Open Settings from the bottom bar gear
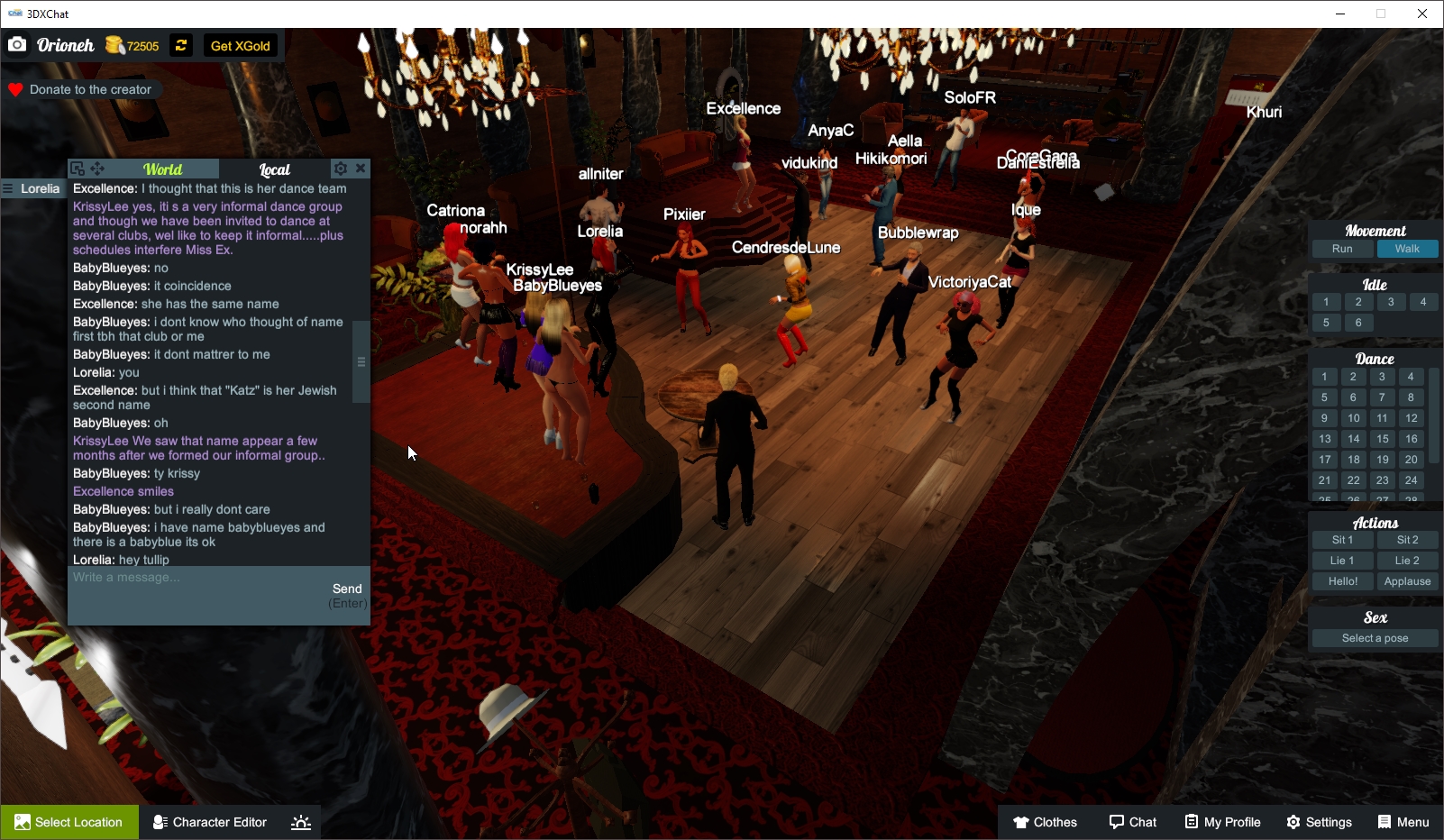 [1293, 822]
